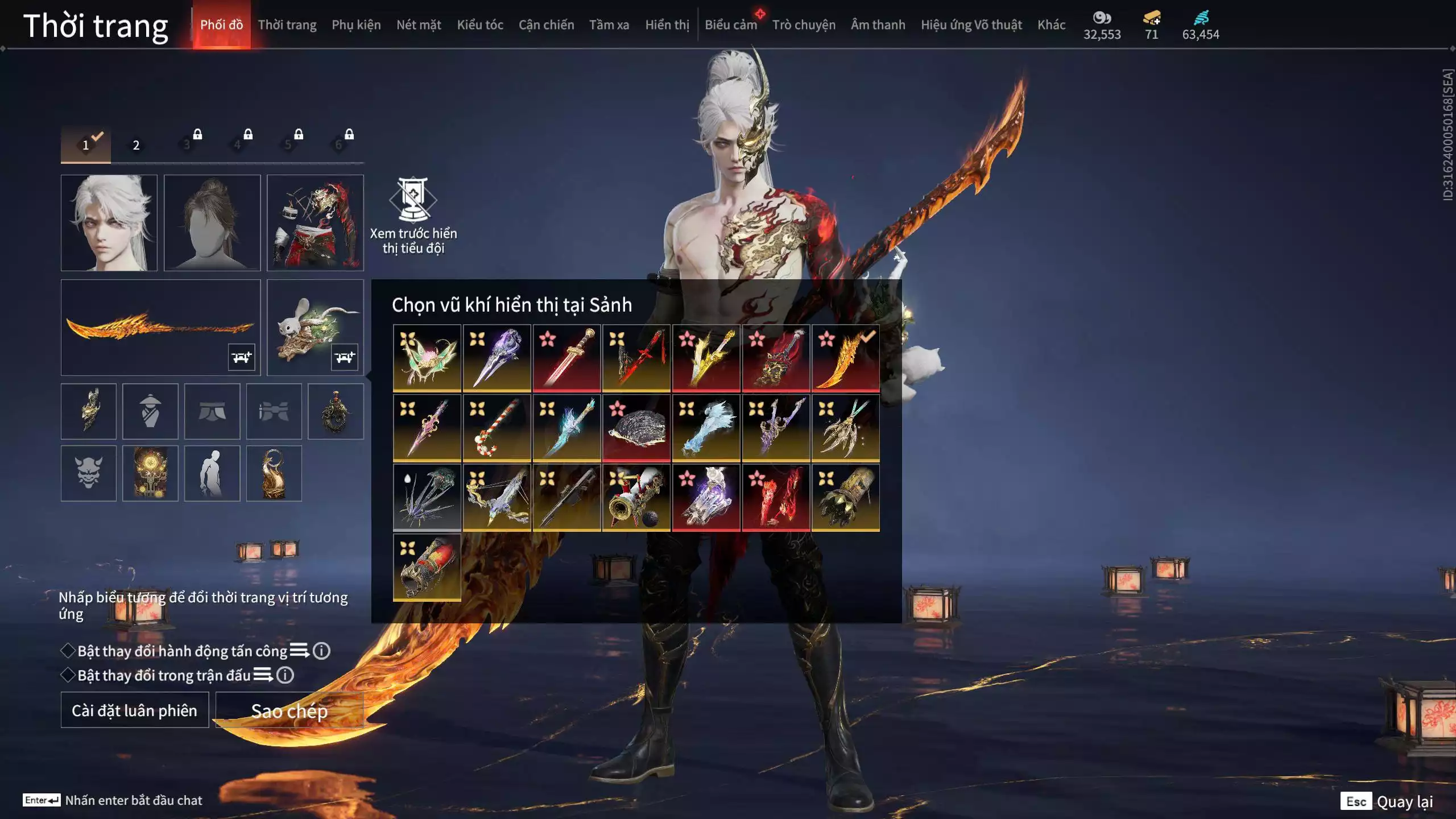Go to the Biểu cảm tab
This screenshot has width=1456, height=819.
[x=731, y=25]
